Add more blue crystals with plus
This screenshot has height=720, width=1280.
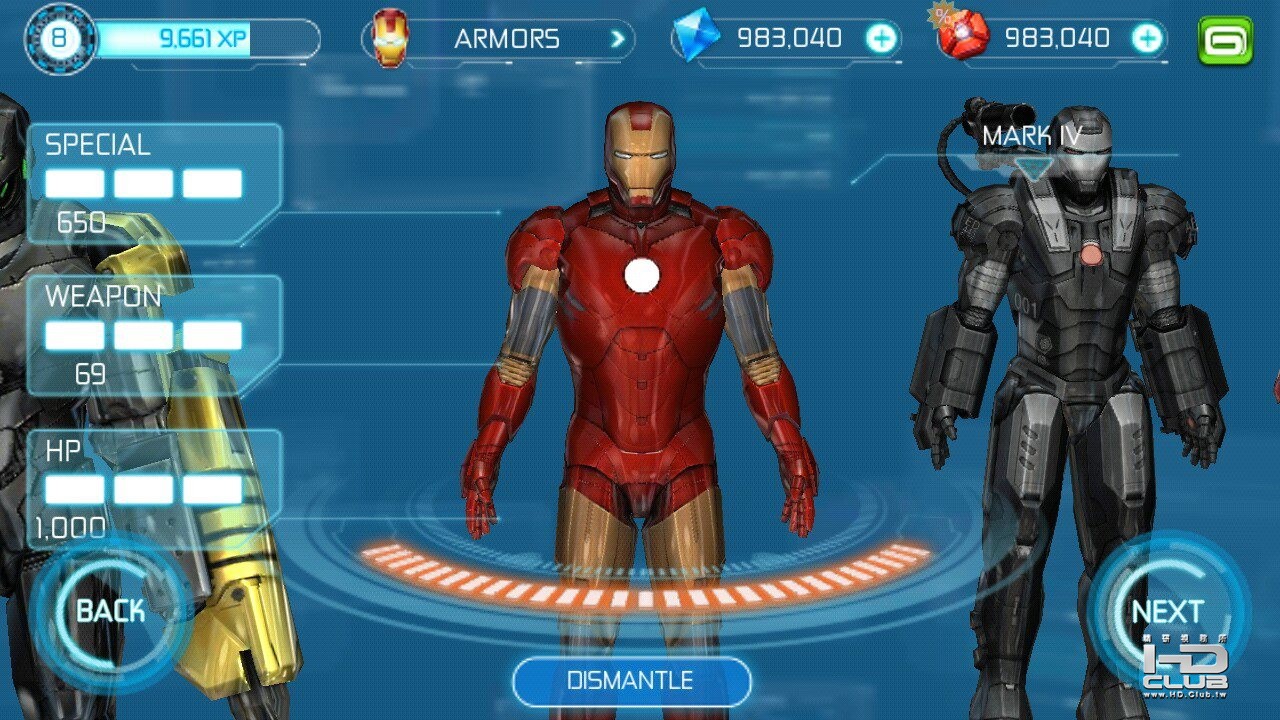(x=881, y=39)
